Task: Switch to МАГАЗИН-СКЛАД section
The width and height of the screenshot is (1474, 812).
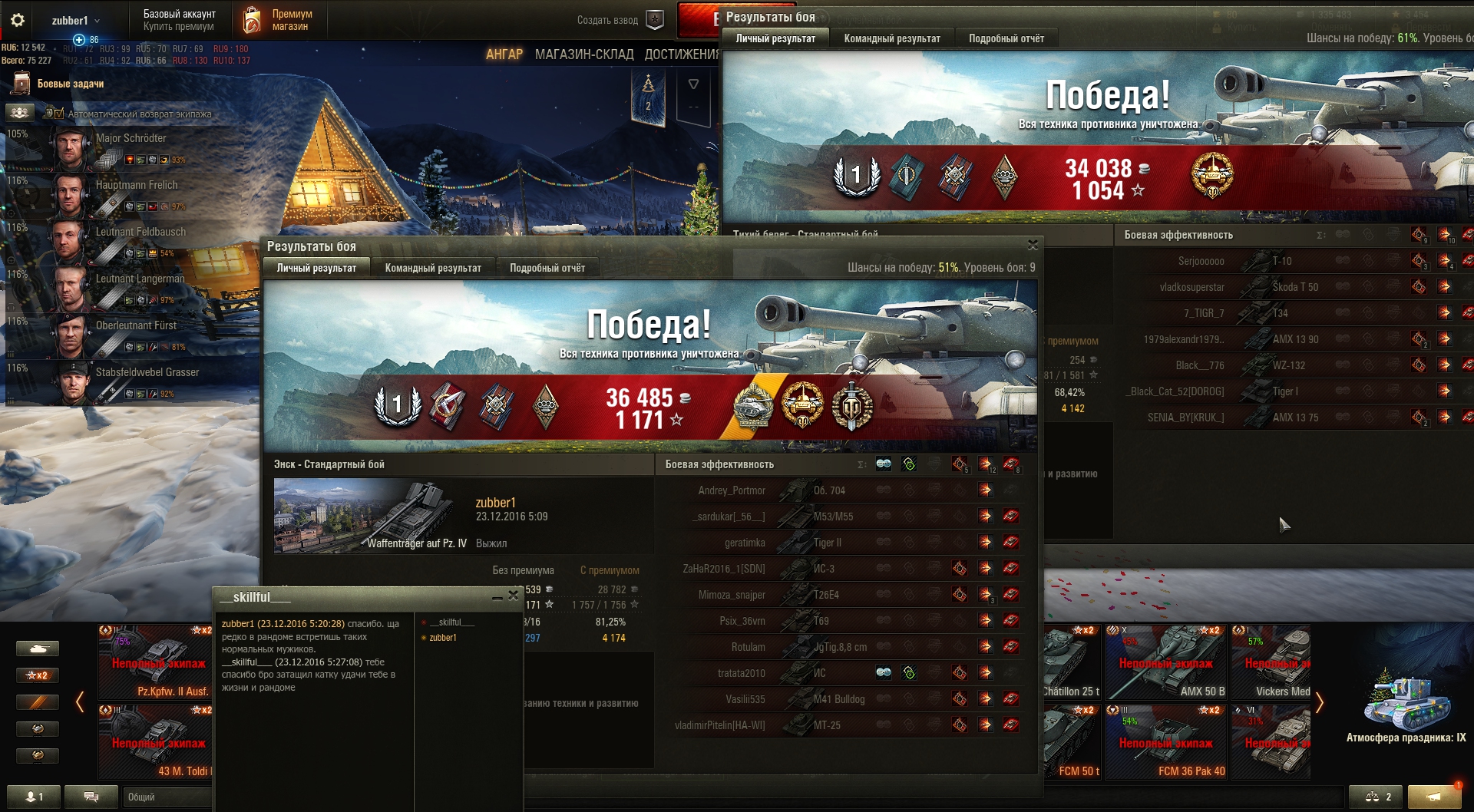Action: tap(584, 54)
